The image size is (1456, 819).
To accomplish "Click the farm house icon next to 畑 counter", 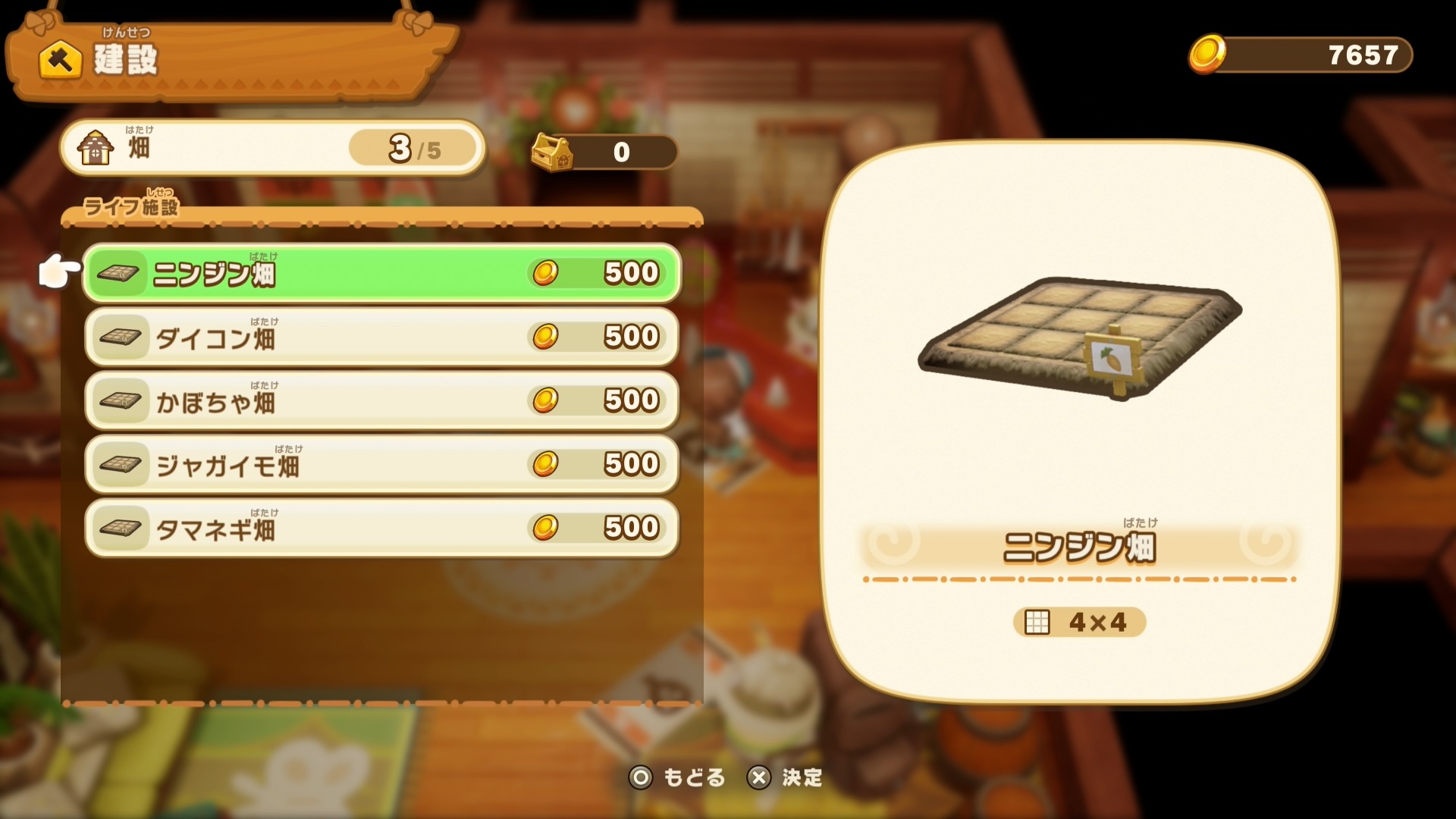I will (96, 146).
